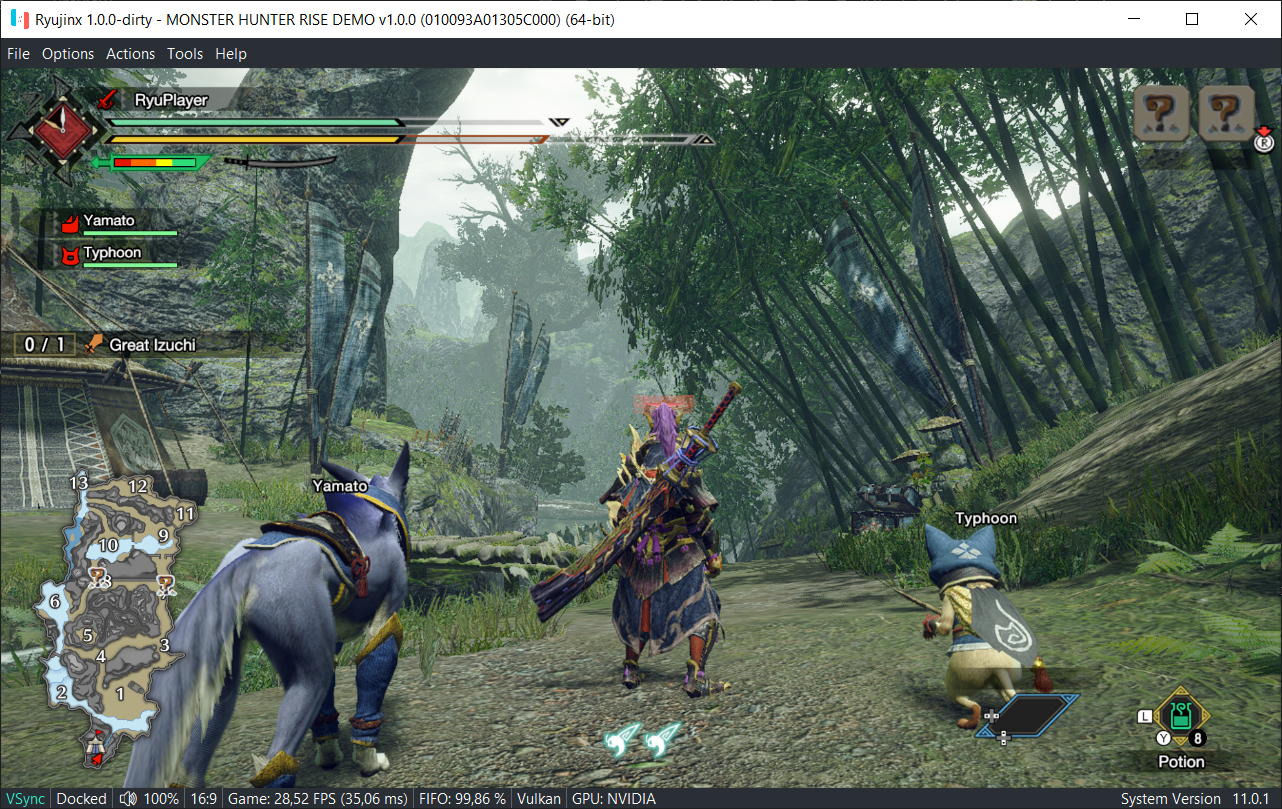Click the Vulkan graphics backend label
1282x809 pixels.
coord(540,798)
